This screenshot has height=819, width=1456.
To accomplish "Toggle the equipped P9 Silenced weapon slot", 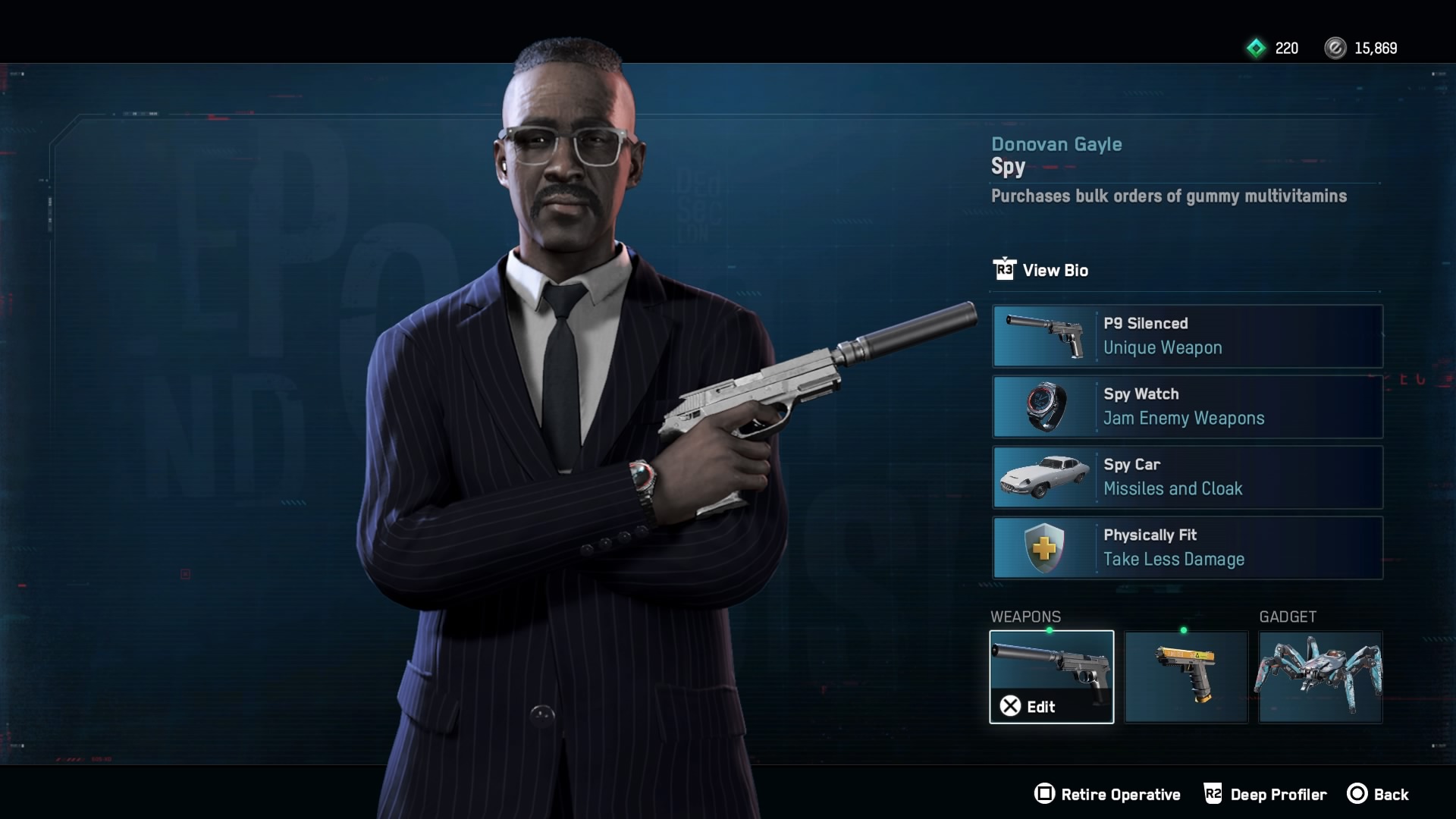I will [1051, 675].
